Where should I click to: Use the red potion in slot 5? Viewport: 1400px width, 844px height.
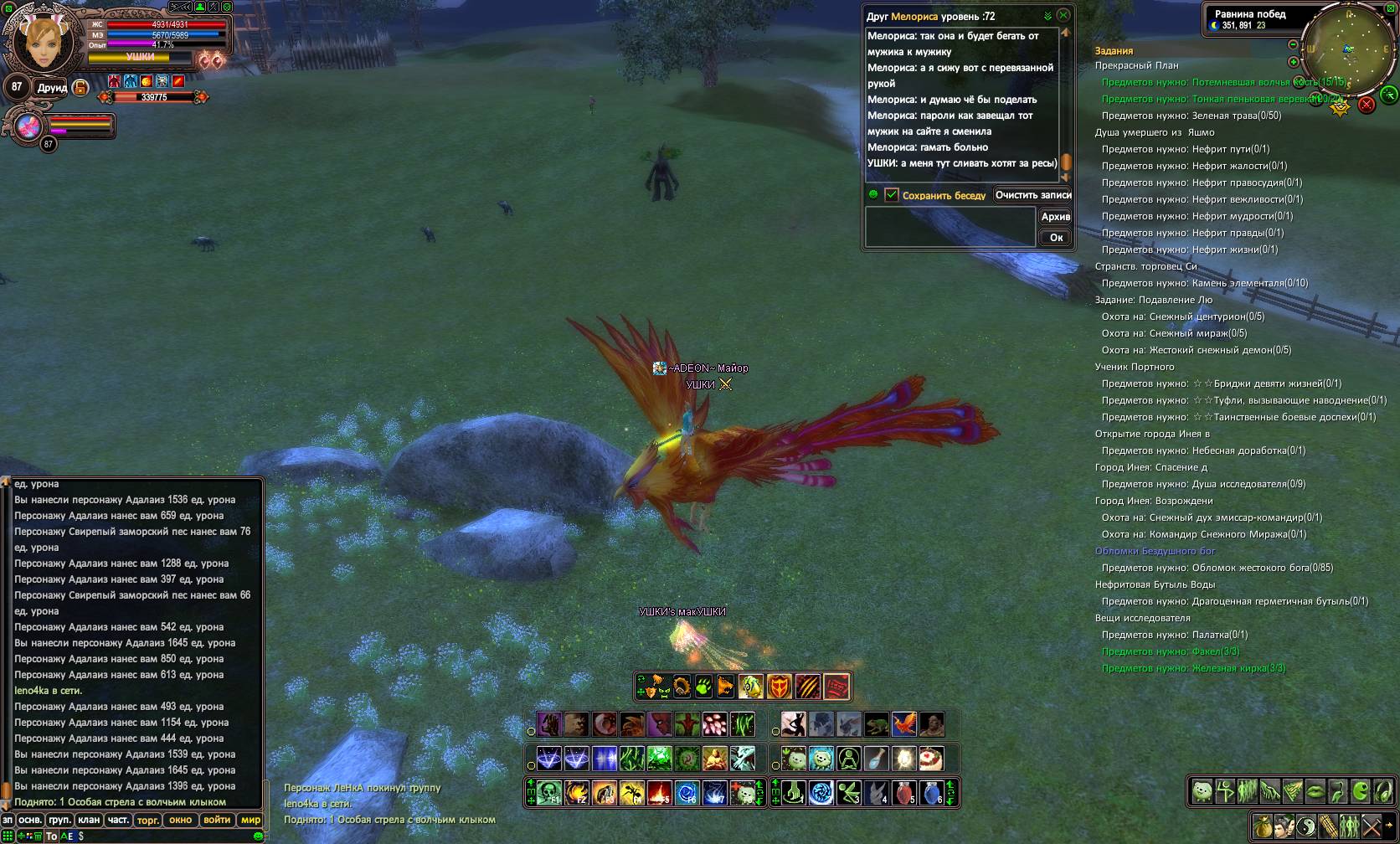click(903, 792)
